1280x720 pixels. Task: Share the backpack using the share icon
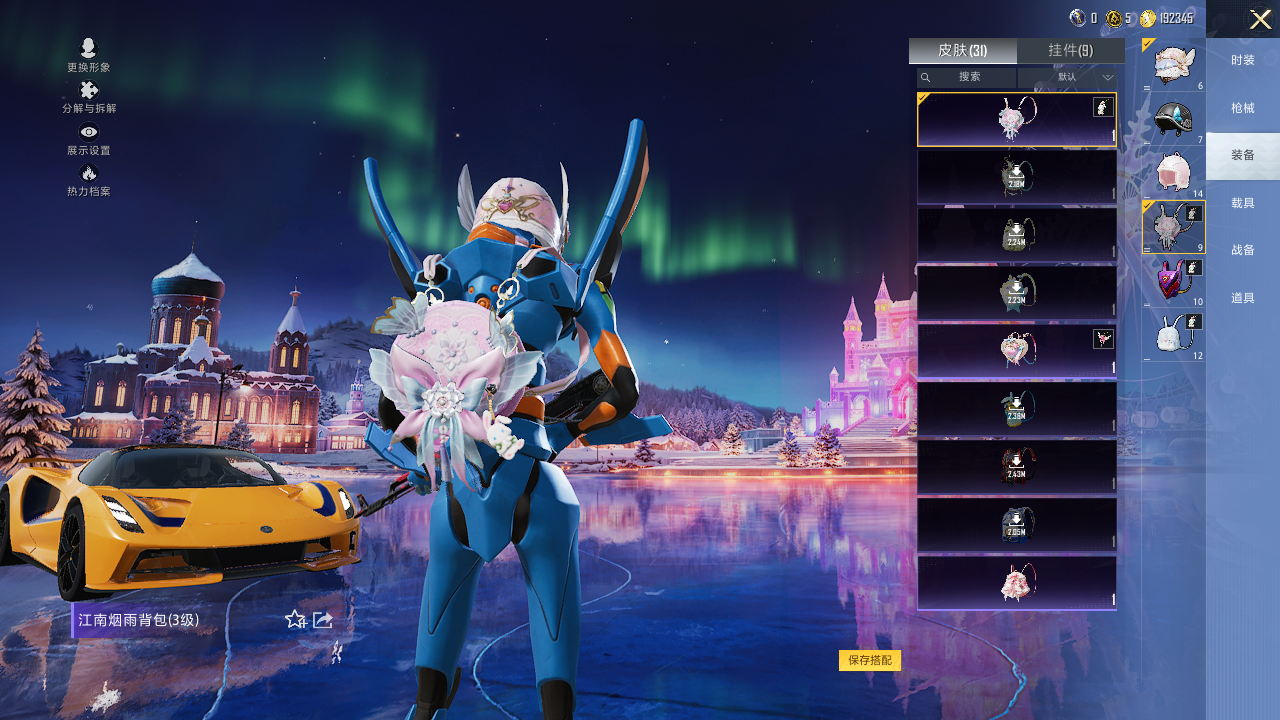pos(322,620)
